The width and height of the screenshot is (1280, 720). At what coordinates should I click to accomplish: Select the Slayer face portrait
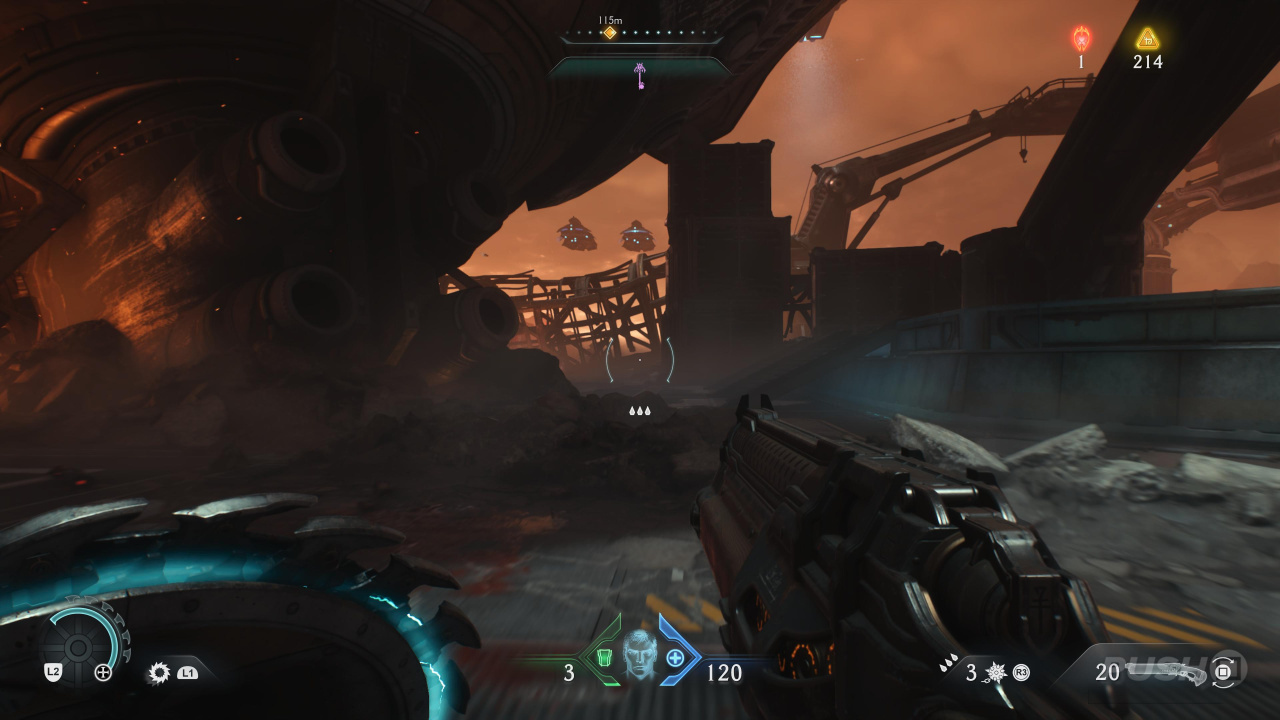pos(639,654)
